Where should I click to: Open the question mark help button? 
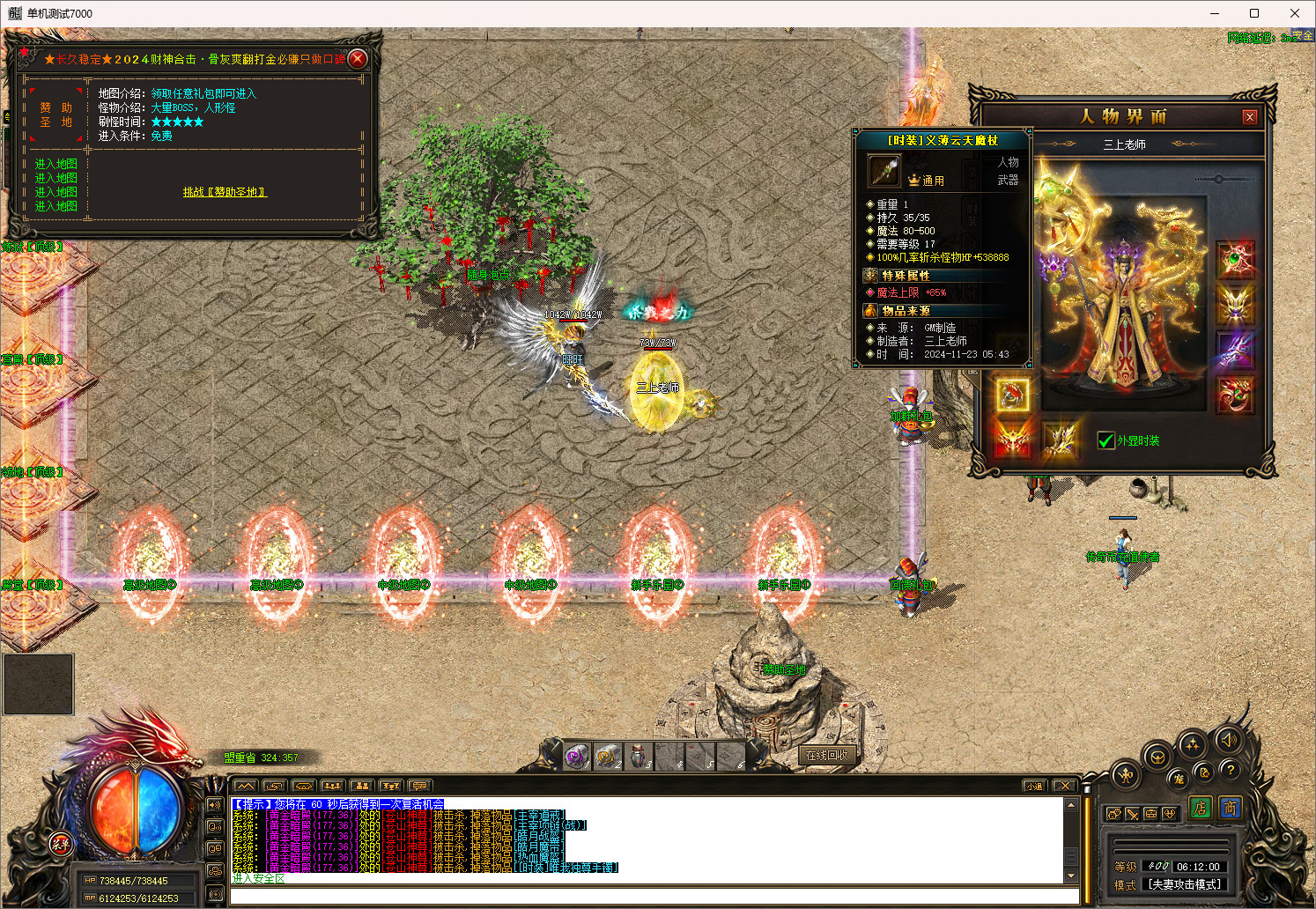pyautogui.click(x=1231, y=769)
